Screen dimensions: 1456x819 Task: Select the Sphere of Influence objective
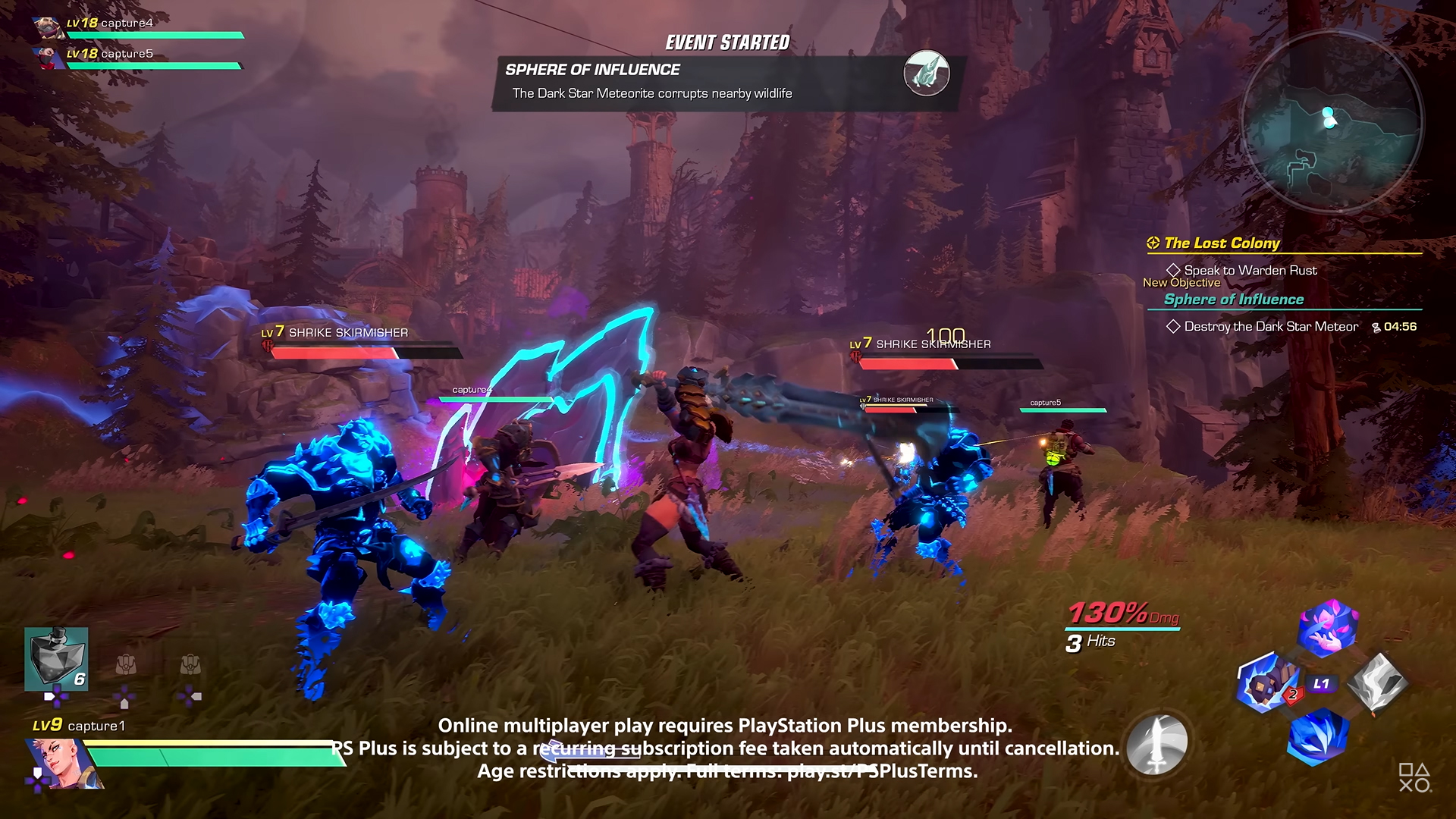pyautogui.click(x=1234, y=300)
